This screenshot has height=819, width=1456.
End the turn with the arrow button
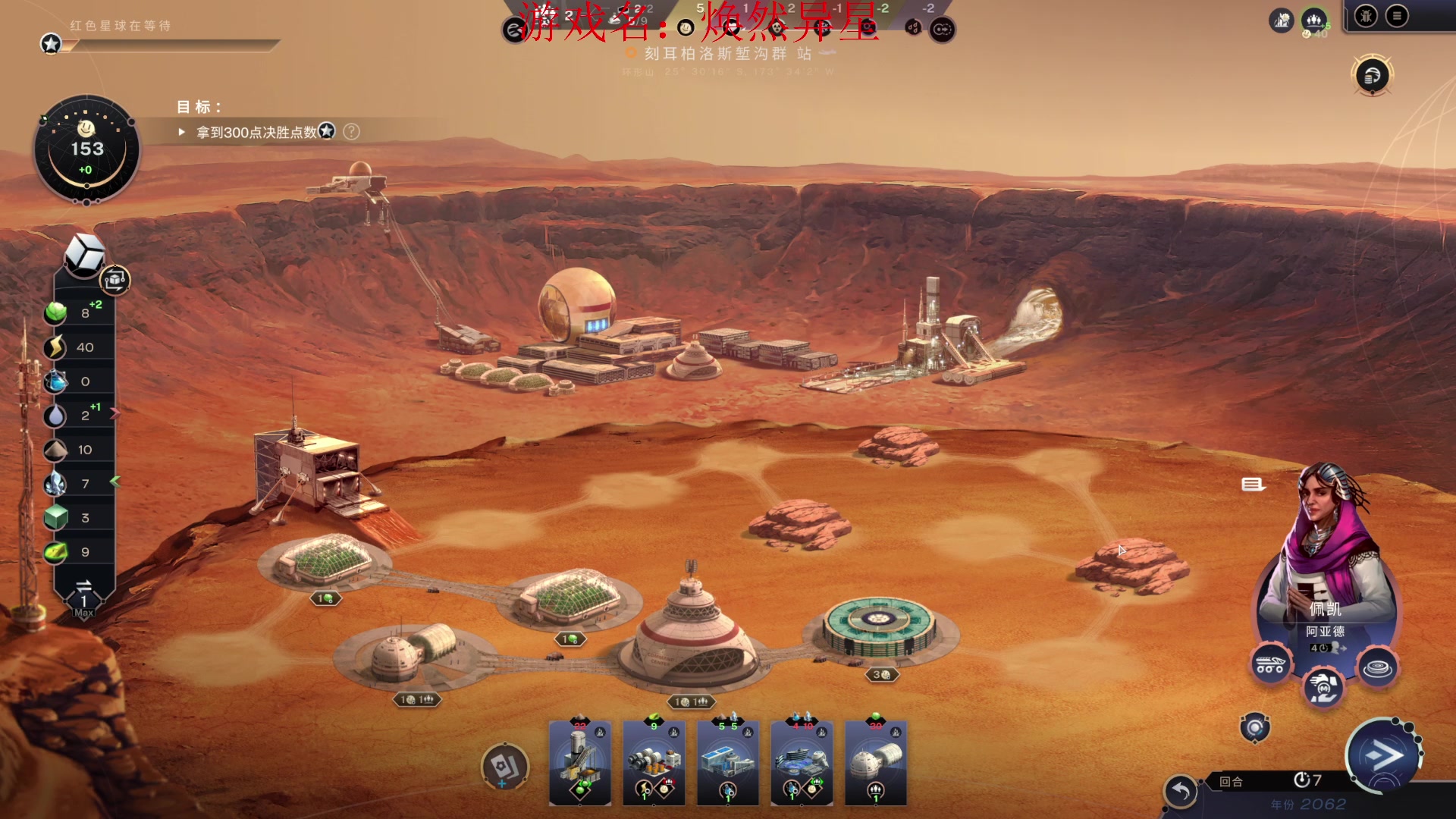pyautogui.click(x=1382, y=755)
